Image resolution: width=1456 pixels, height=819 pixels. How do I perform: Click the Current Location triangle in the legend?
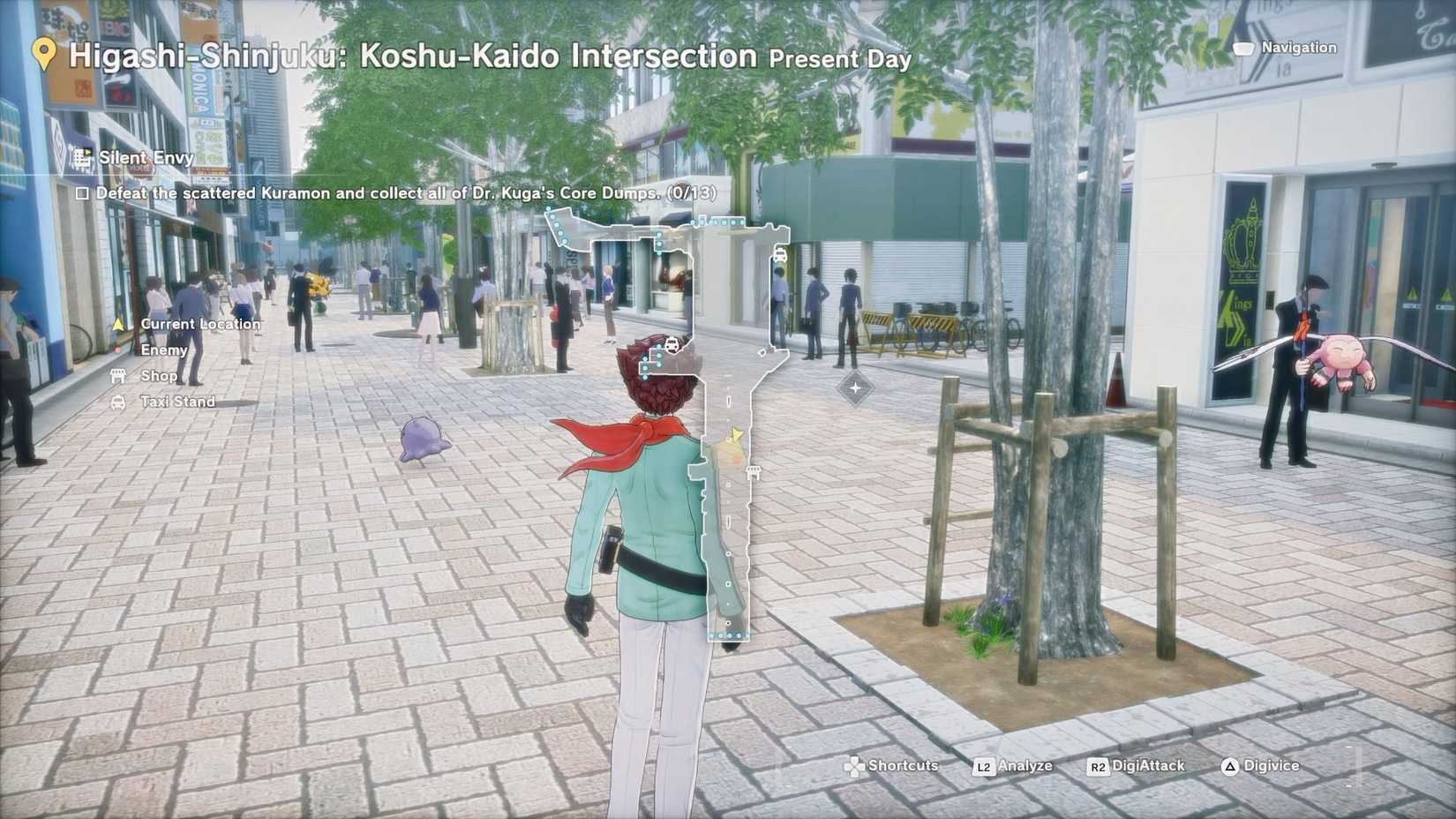pyautogui.click(x=119, y=324)
